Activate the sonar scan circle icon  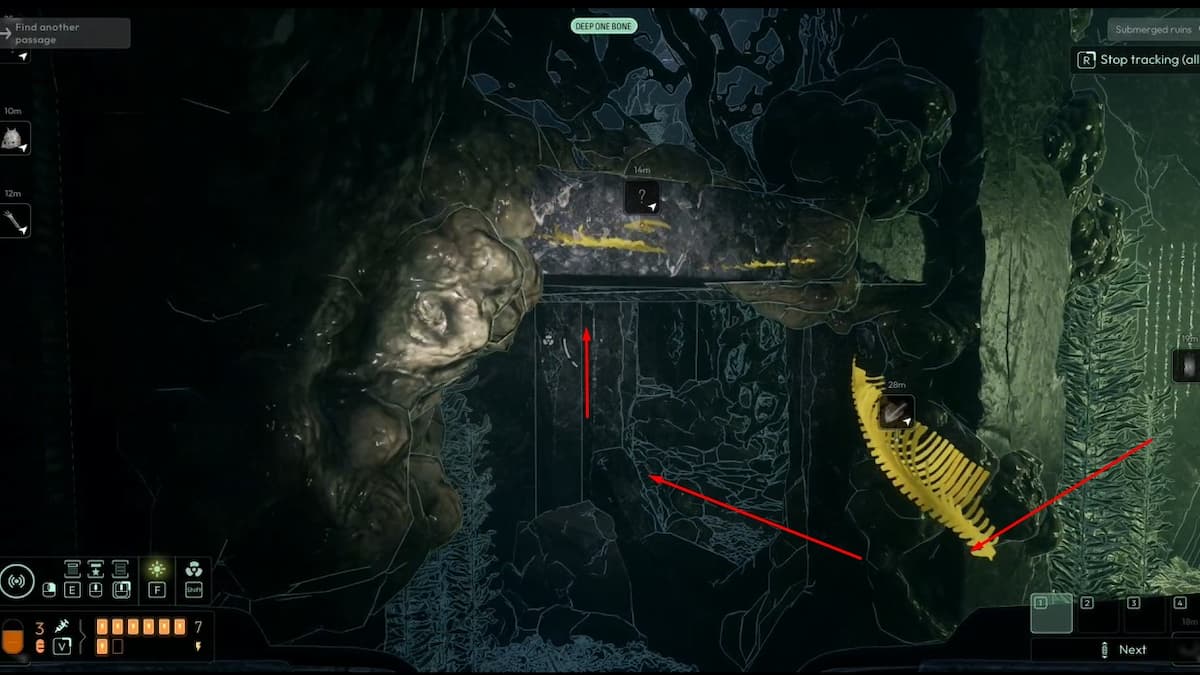point(17,582)
